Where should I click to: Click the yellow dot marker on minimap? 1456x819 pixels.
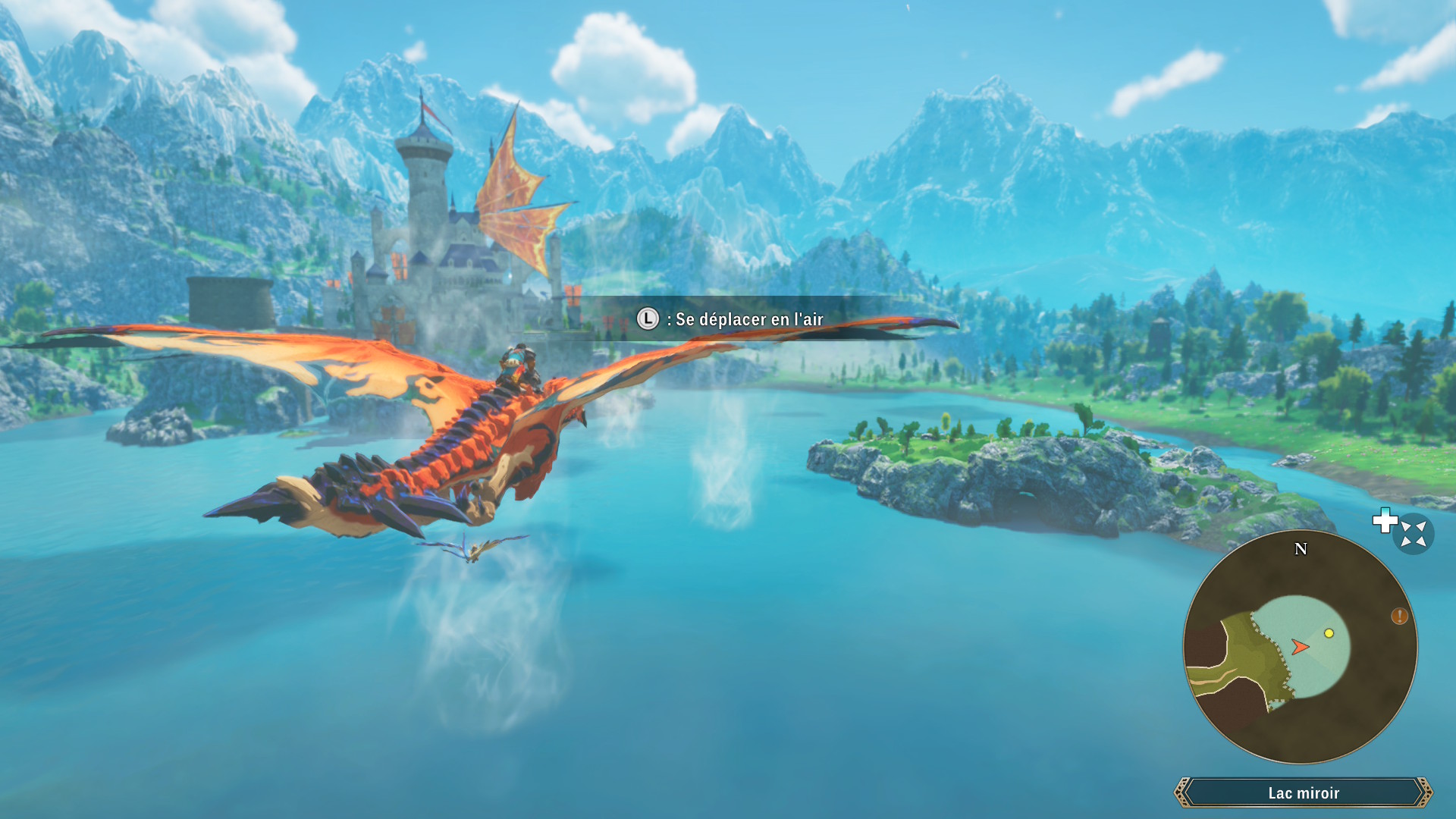[1329, 633]
